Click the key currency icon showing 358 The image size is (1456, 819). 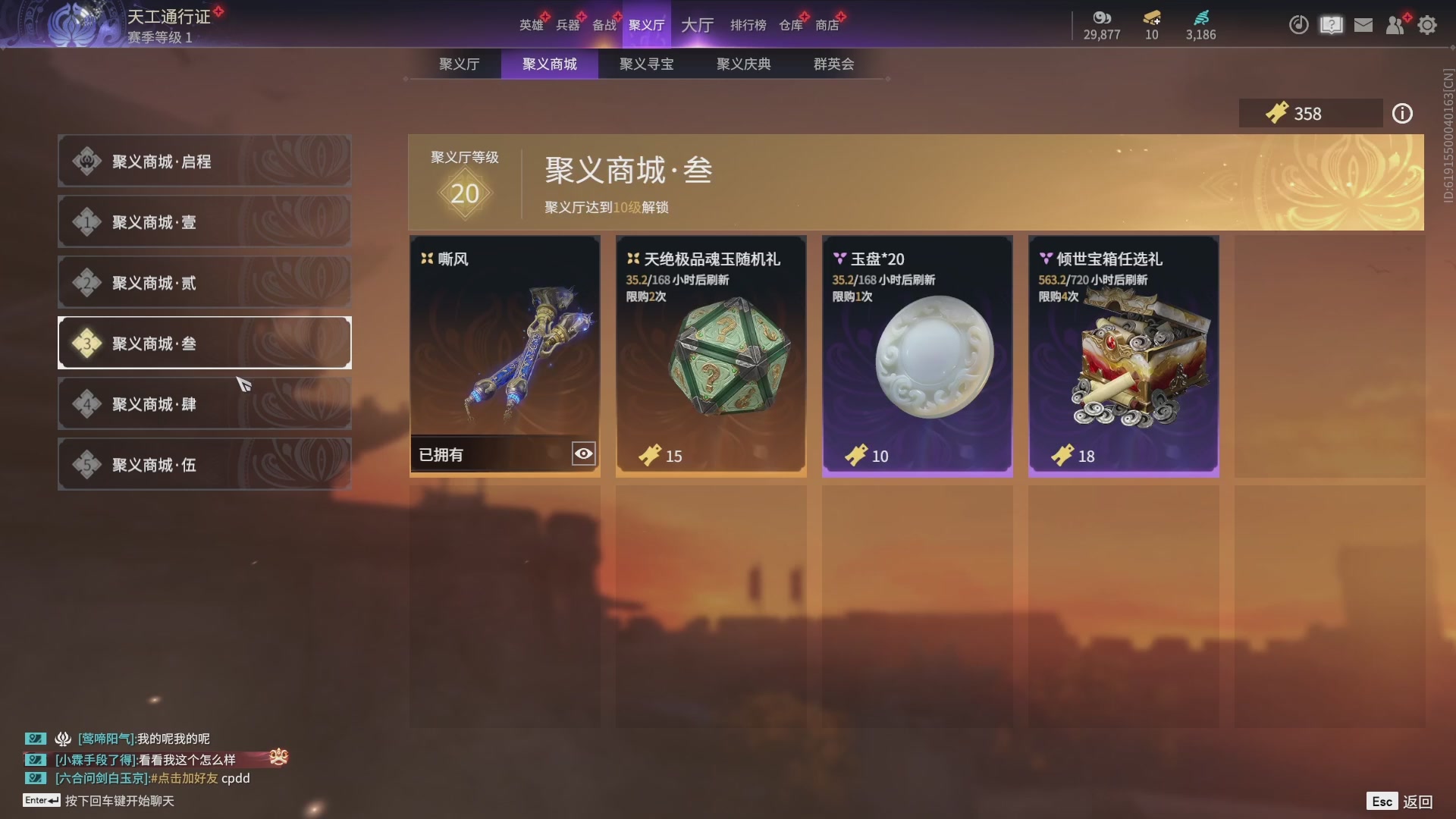point(1278,113)
